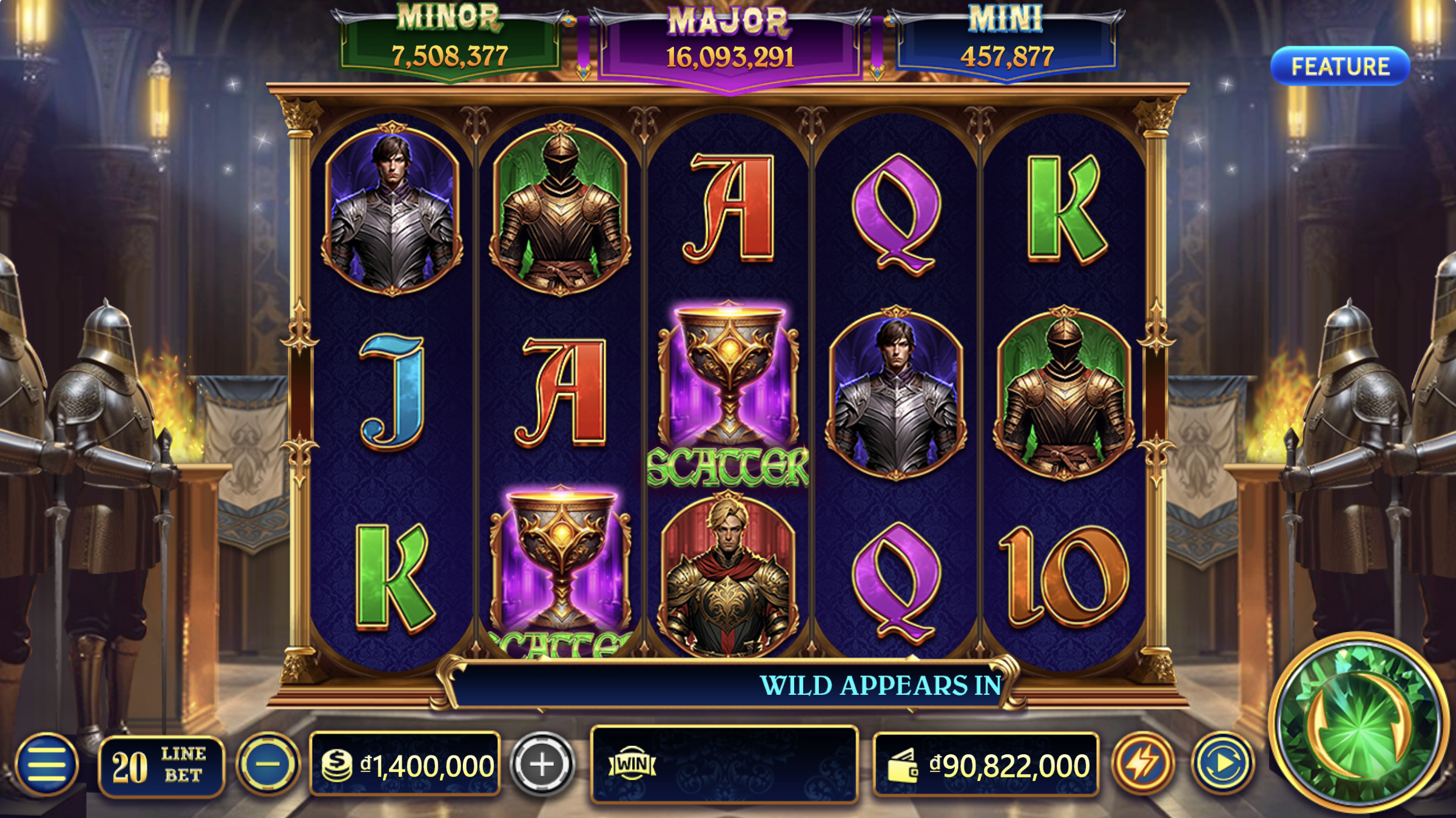Increase the bet with the plus button
1456x818 pixels.
[542, 764]
